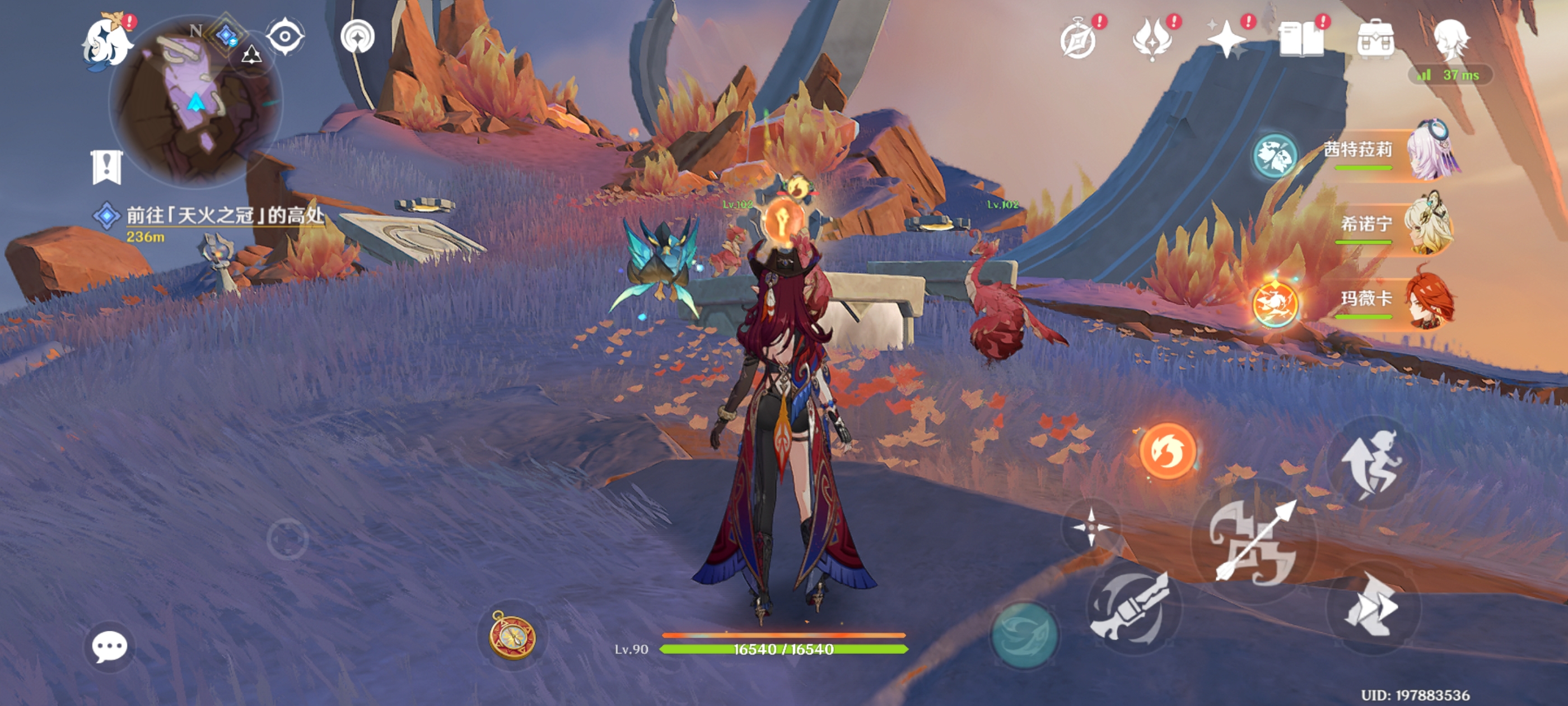Open the chat speech bubble
Viewport: 1568px width, 706px height.
tap(110, 646)
